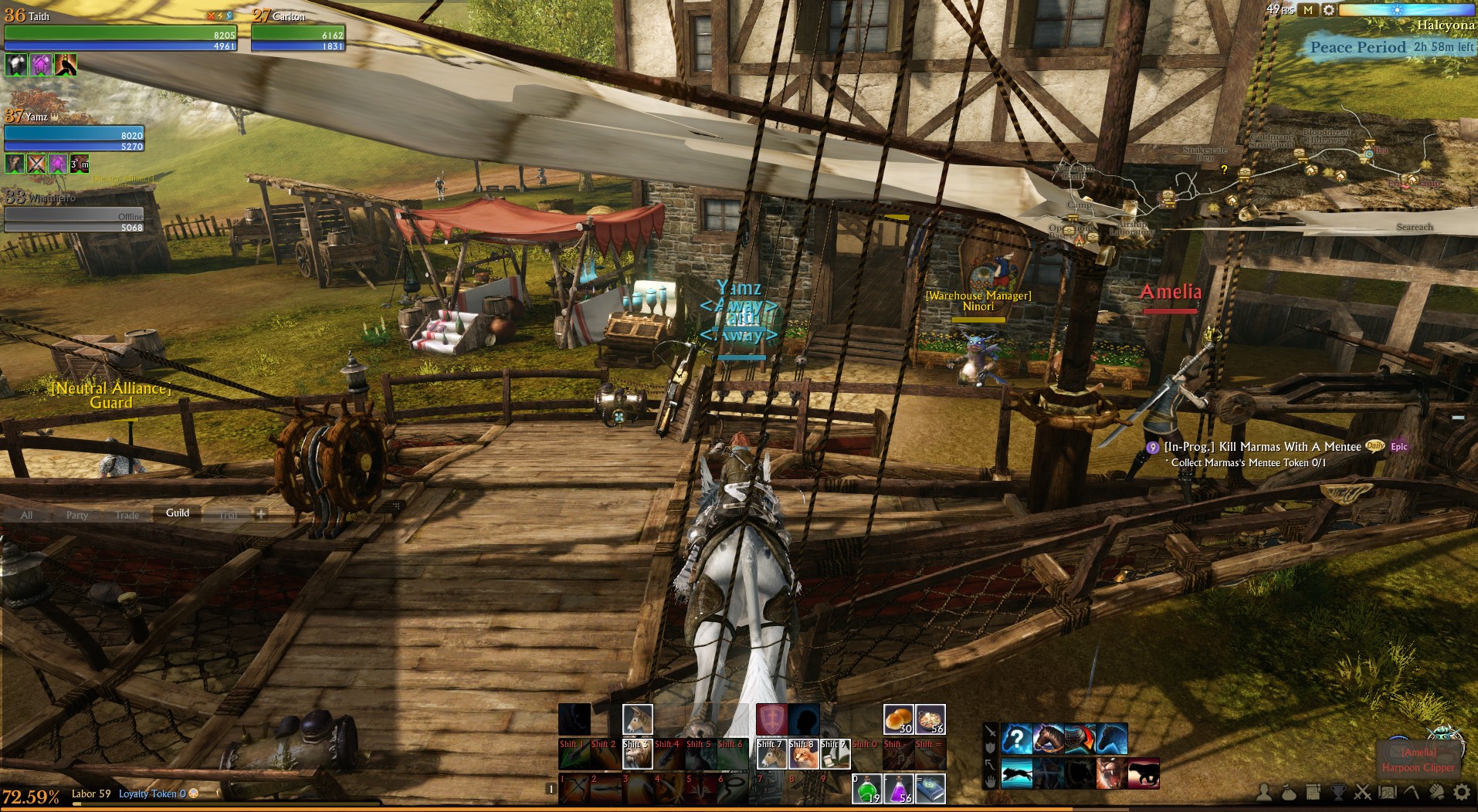Activate the ship and scroll slot on Shift 9

(x=835, y=754)
